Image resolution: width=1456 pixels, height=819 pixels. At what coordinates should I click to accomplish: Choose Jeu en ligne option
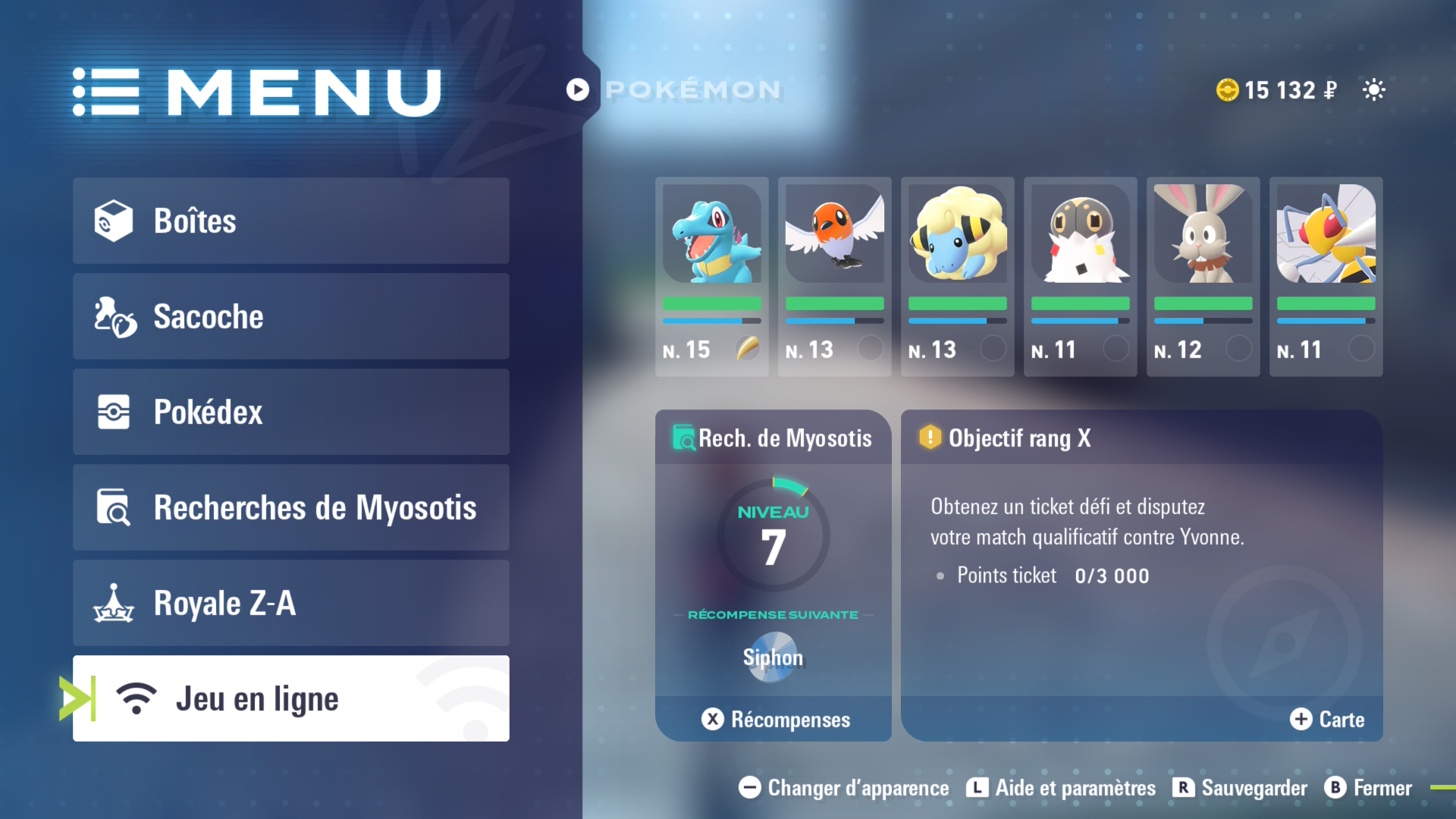pyautogui.click(x=290, y=698)
